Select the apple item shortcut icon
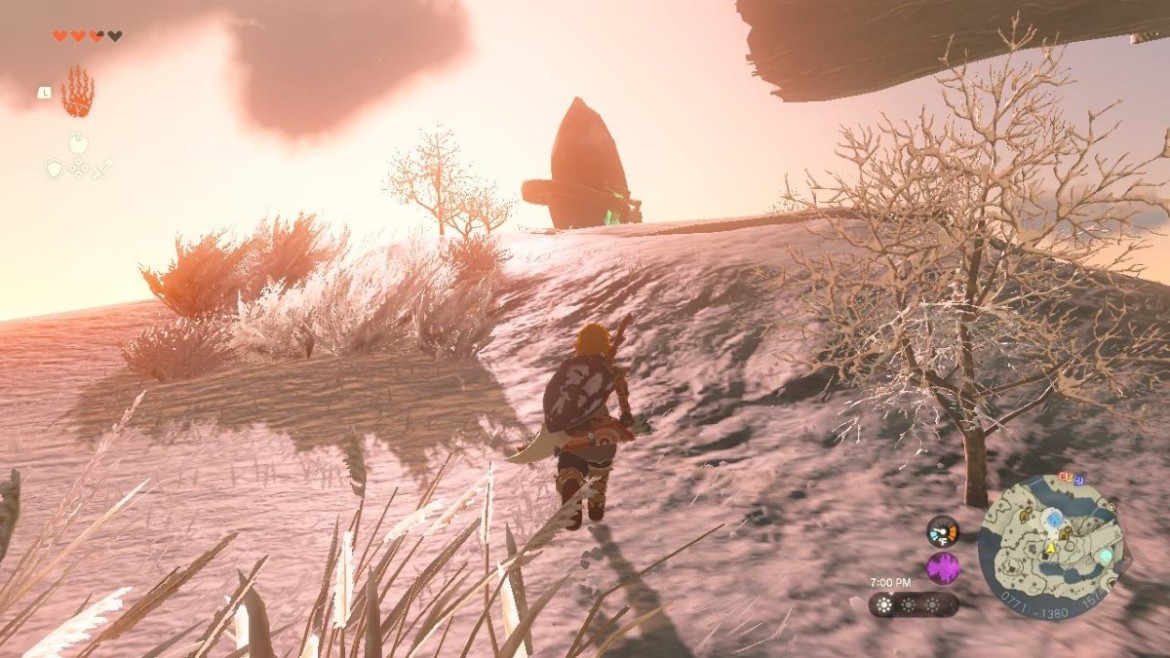Screen dimensions: 1170x658 [x=78, y=144]
